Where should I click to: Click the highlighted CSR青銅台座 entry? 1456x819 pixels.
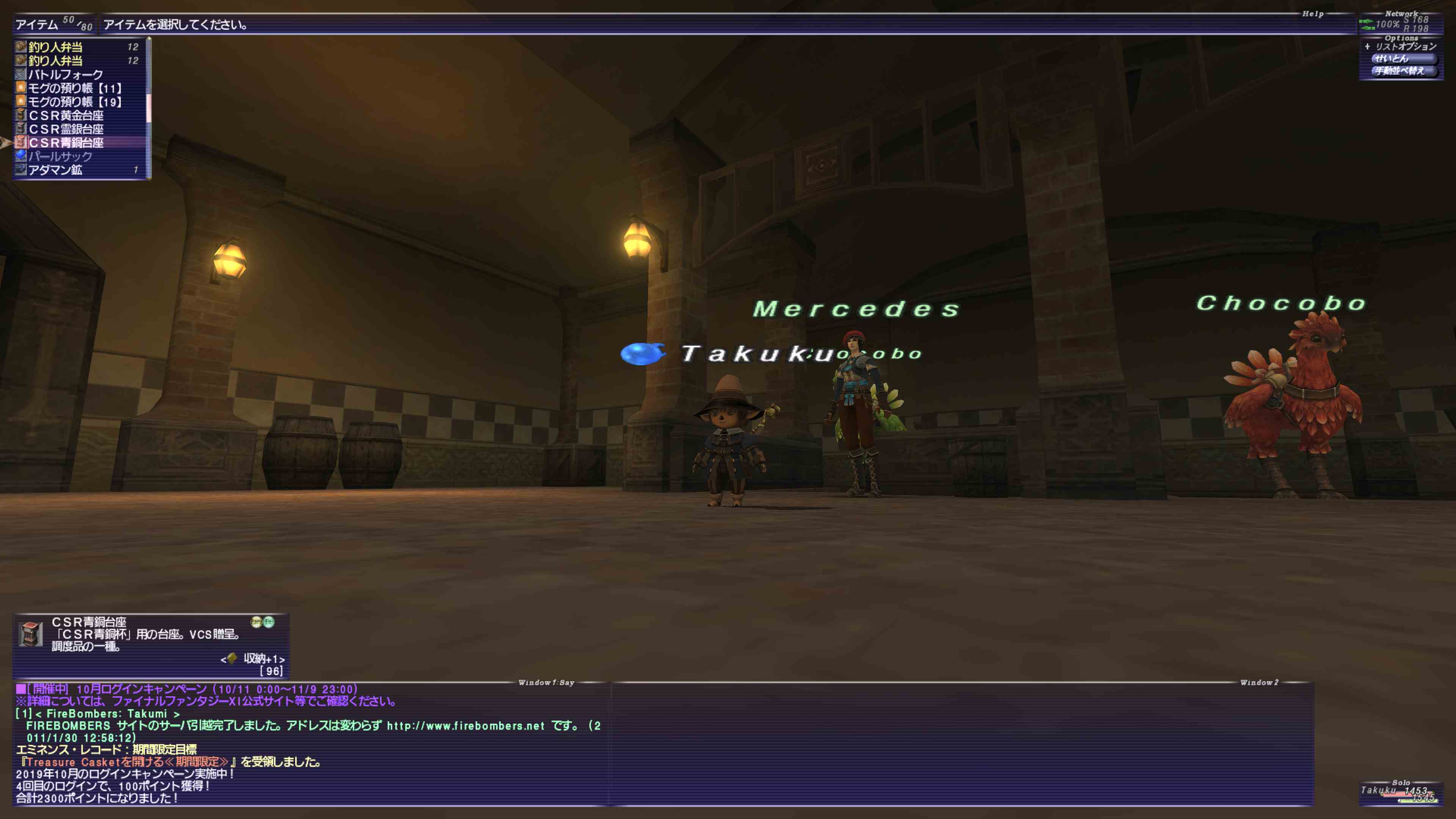coord(66,143)
